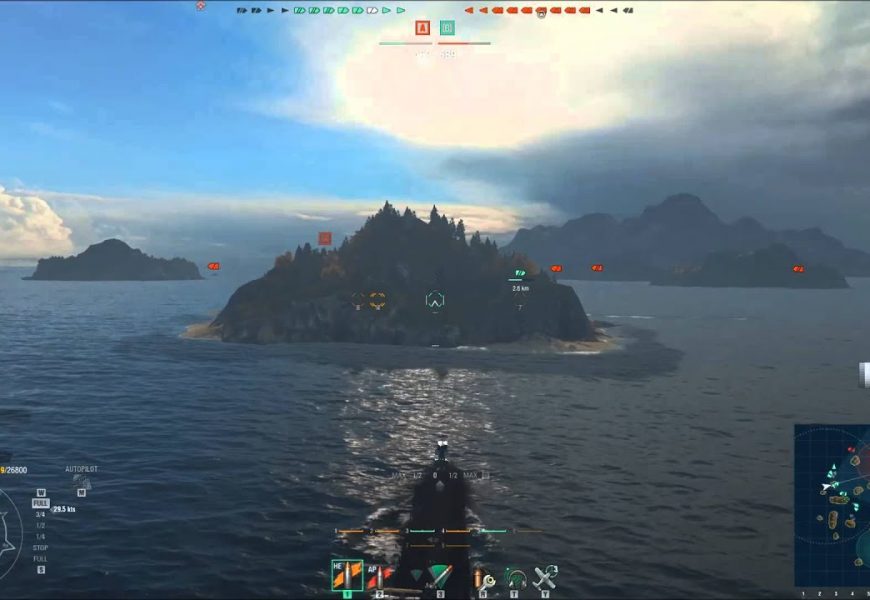Activate the Damage Control Party consumable
Viewport: 870px width, 600px height.
click(484, 578)
